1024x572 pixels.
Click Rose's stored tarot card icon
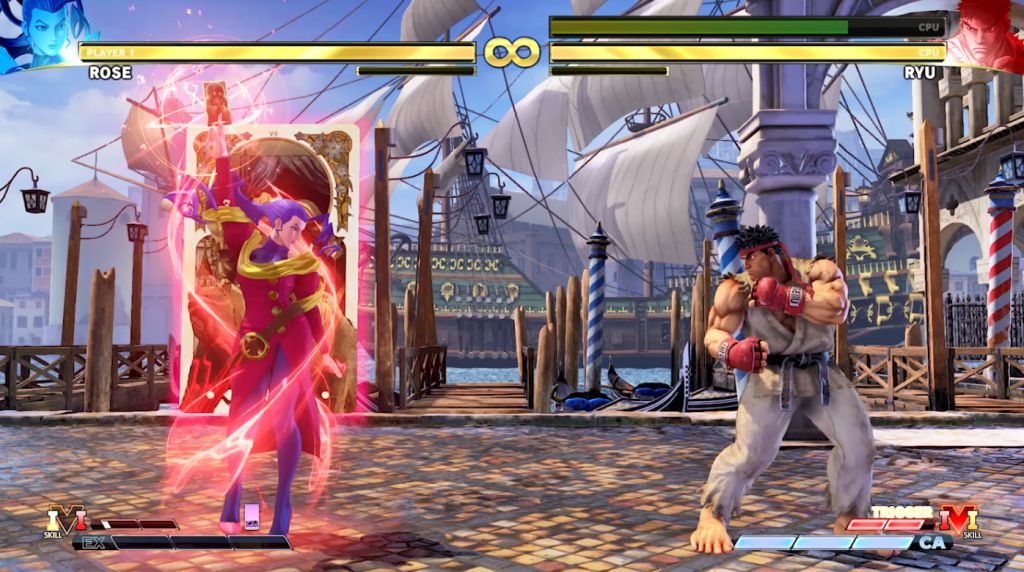[x=252, y=515]
